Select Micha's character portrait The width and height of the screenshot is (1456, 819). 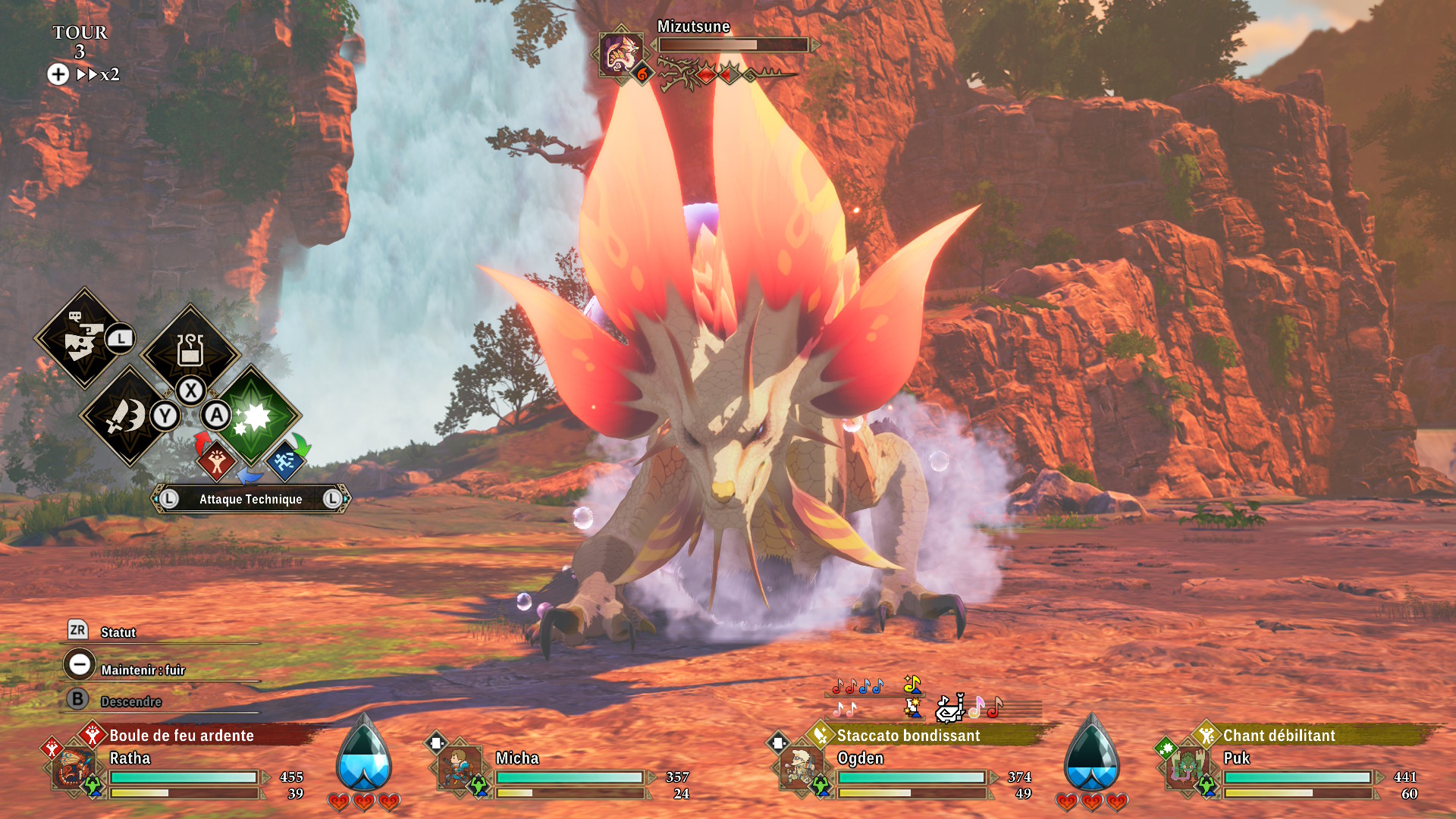[459, 768]
